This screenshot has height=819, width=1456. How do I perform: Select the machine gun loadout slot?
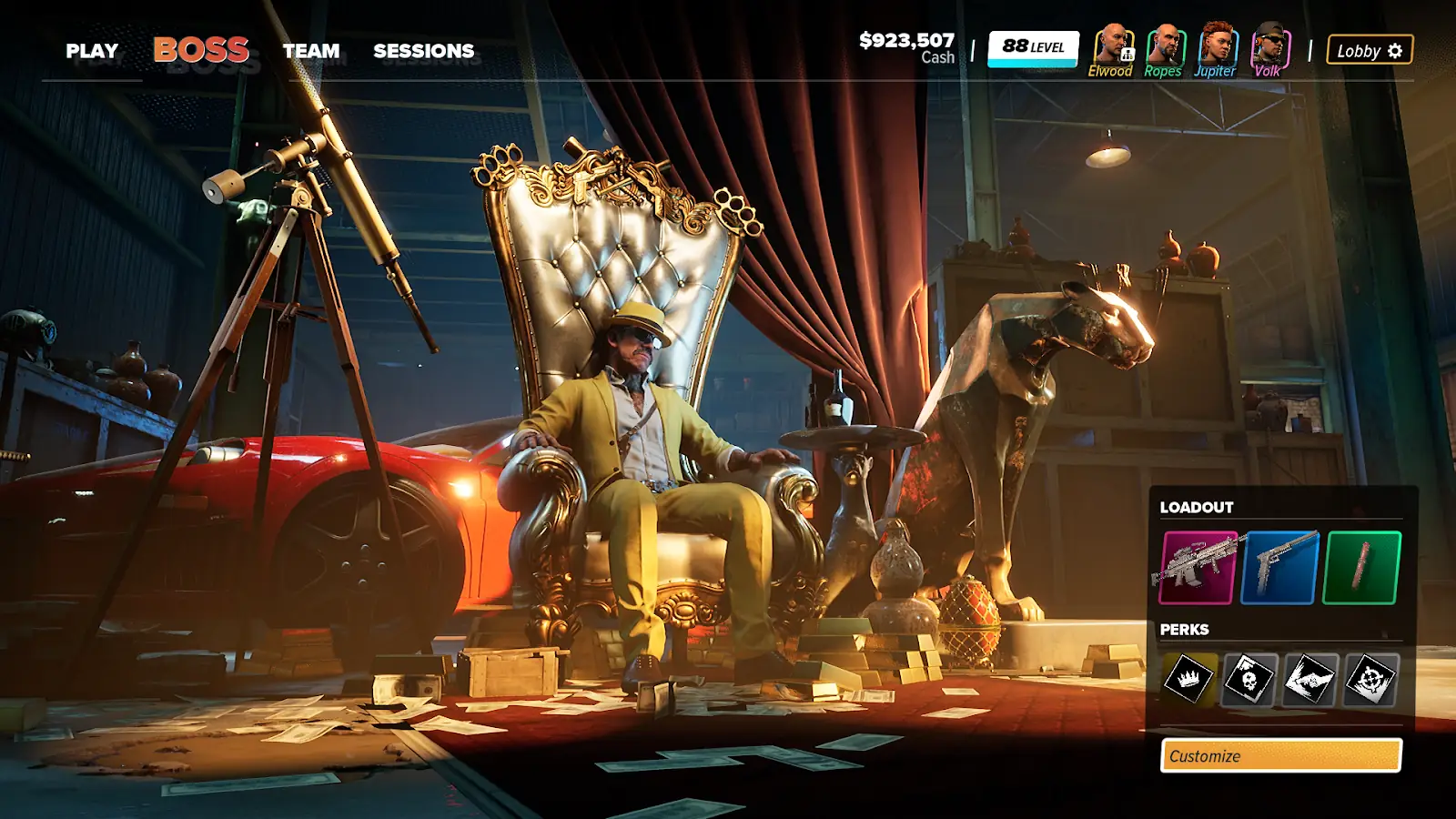[x=1198, y=568]
